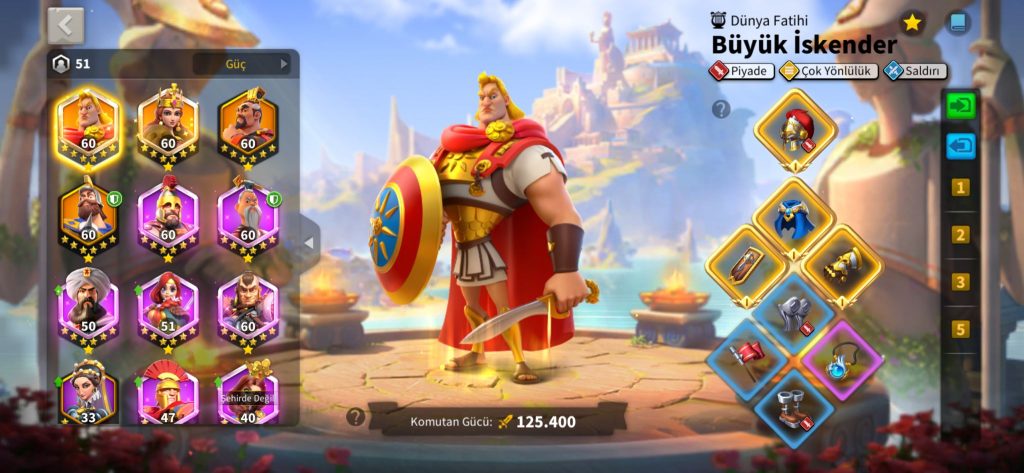Click the green equip-set arrow button

(x=960, y=104)
